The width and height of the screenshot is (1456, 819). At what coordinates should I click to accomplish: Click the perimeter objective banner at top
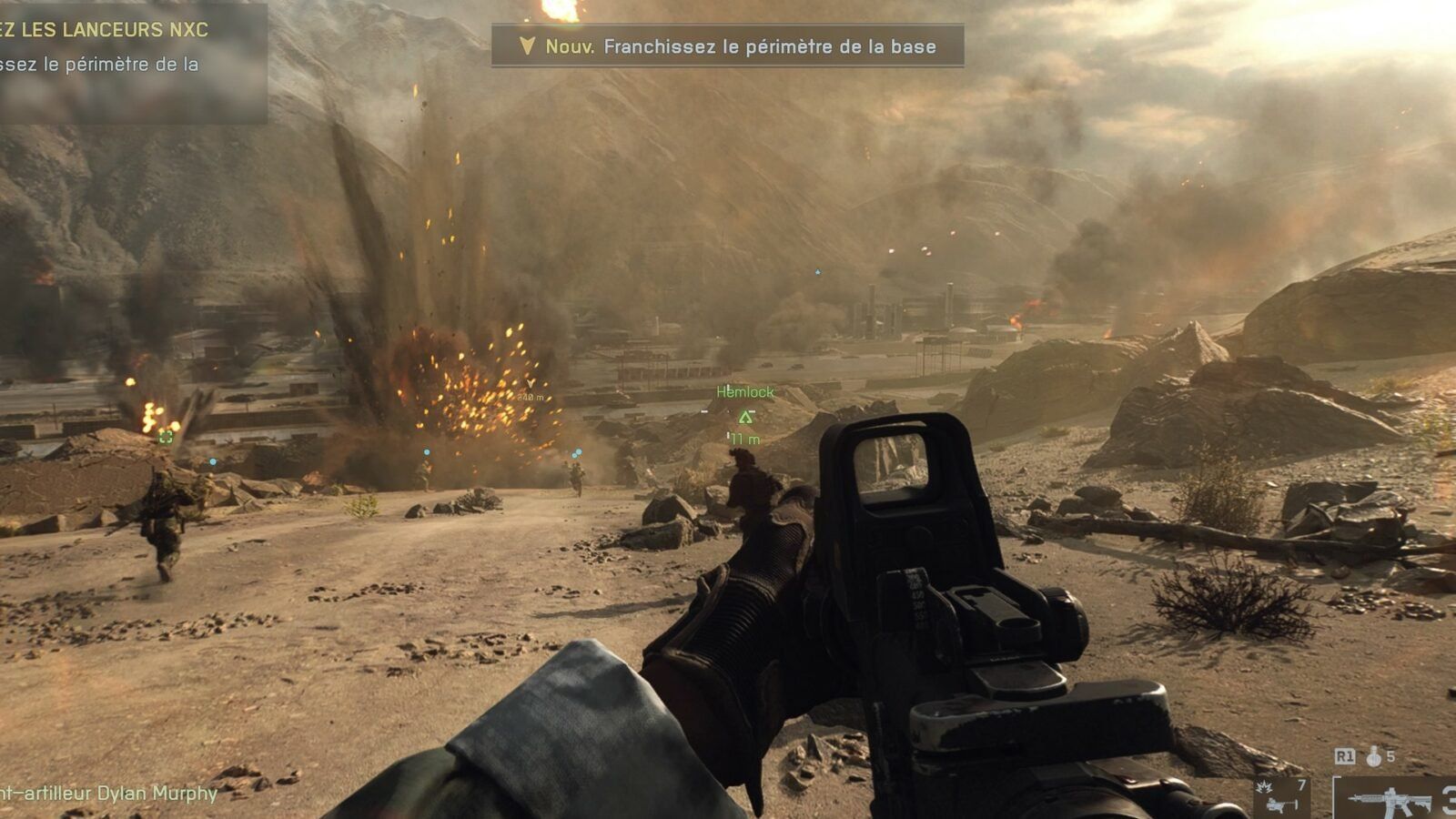(727, 46)
